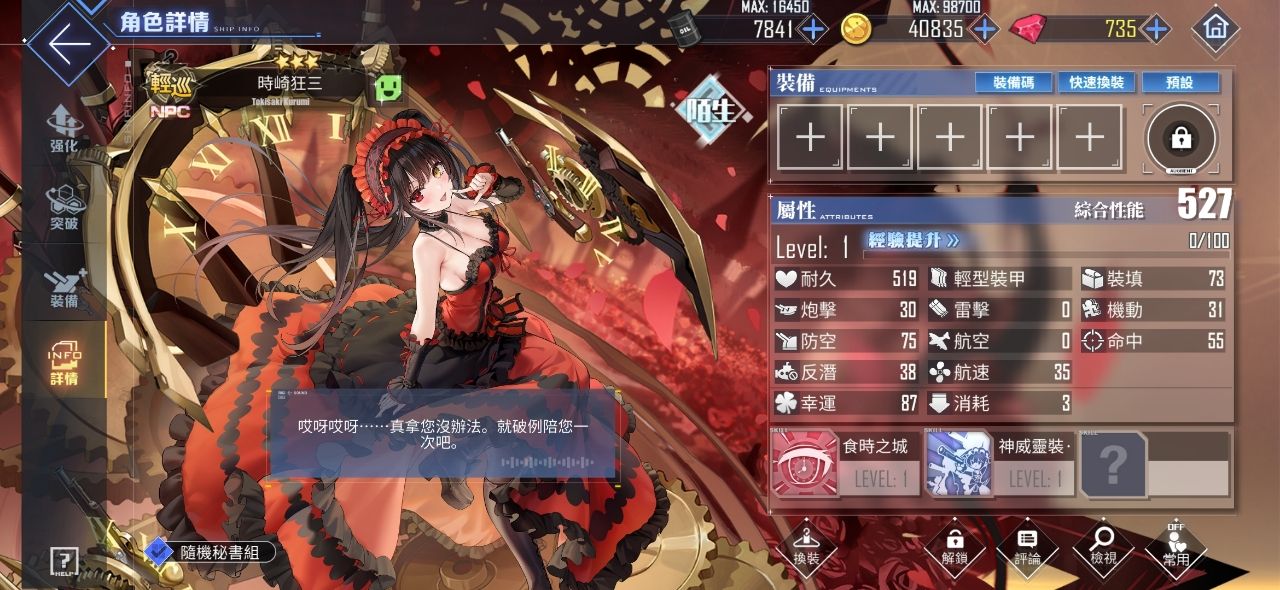Open 快速換裝 quick equip

[x=1096, y=82]
